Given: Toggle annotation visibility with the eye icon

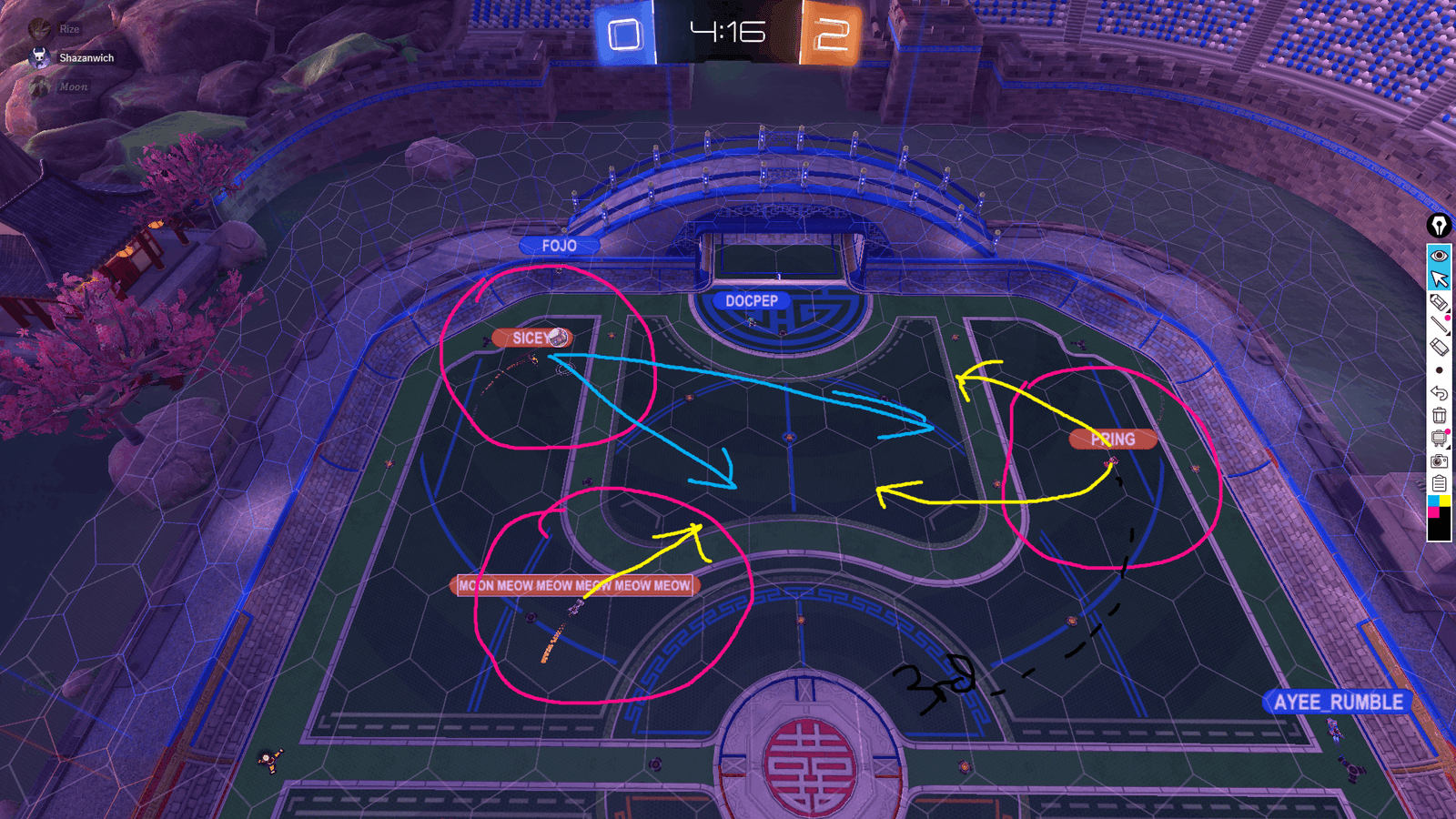Looking at the screenshot, I should (x=1440, y=256).
